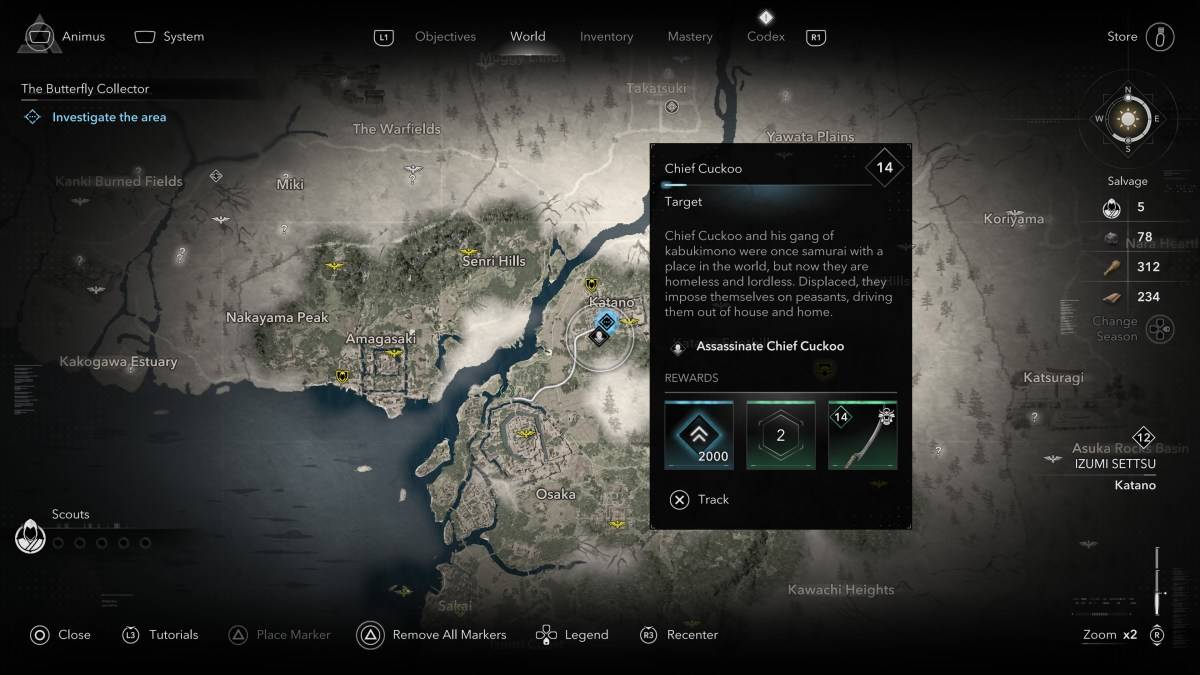Select the 2000 XP reward tile
1200x675 pixels.
pyautogui.click(x=699, y=436)
